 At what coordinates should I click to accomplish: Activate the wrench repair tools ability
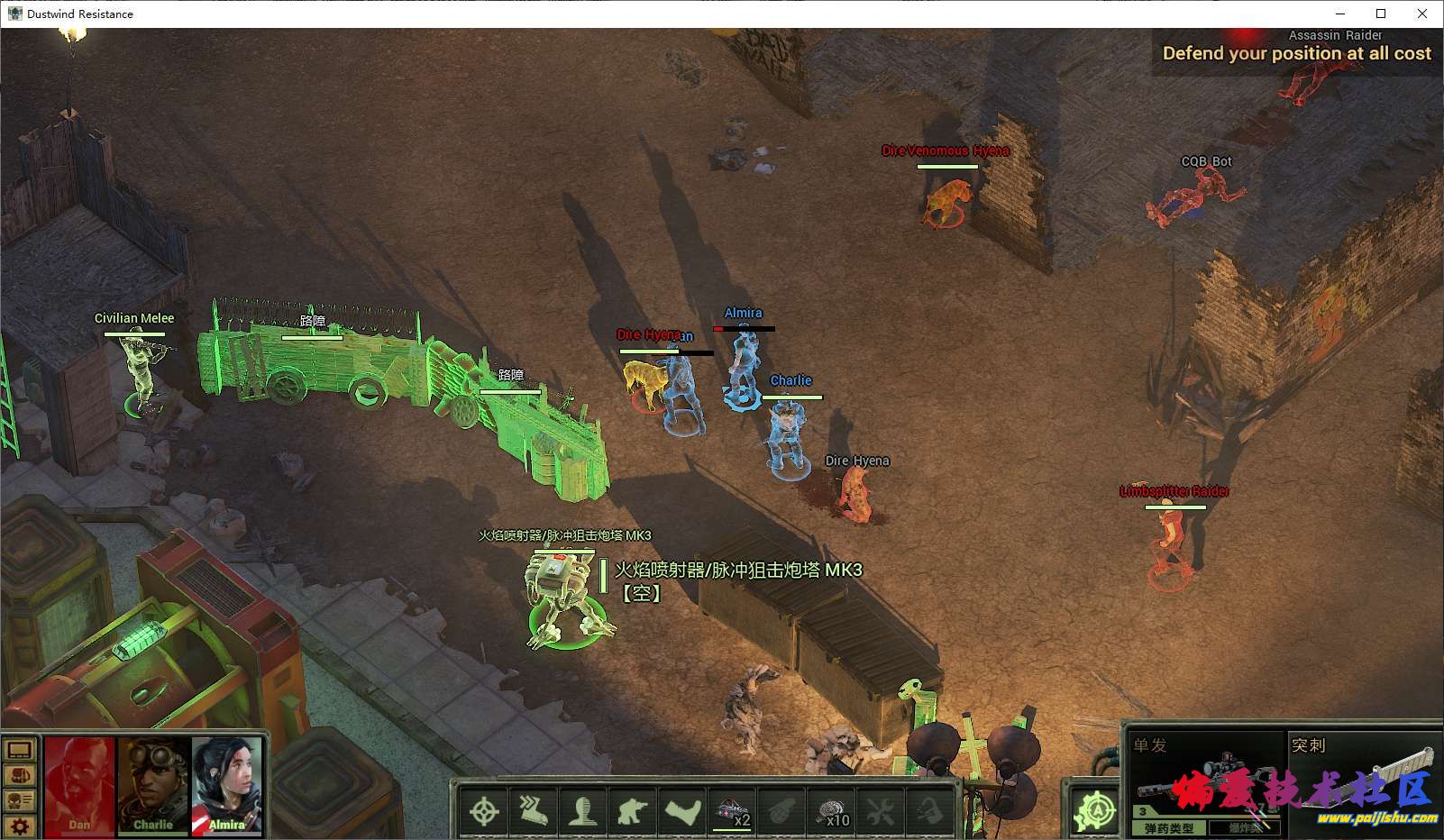[881, 811]
